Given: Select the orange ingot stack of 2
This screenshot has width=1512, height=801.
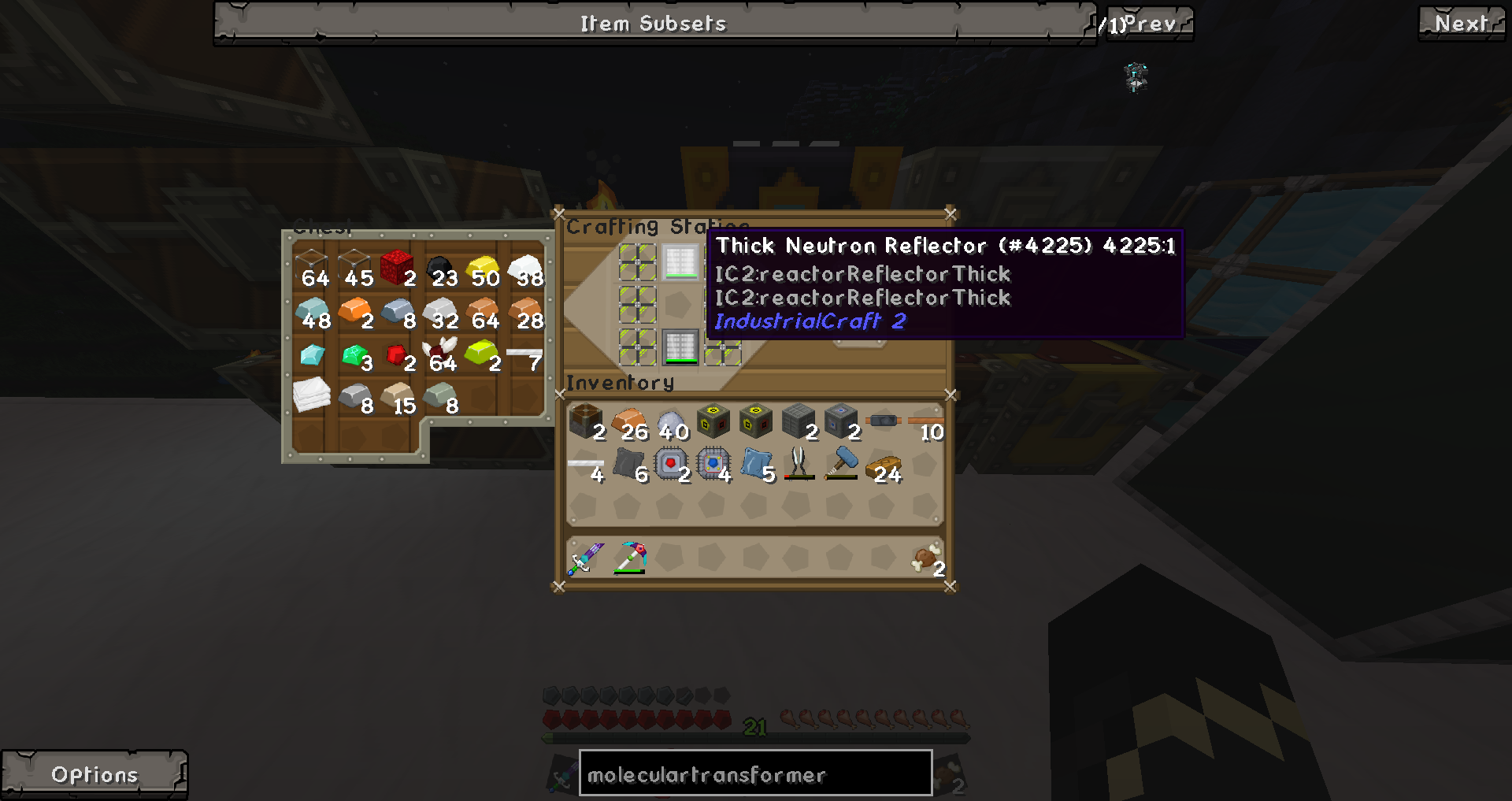Looking at the screenshot, I should (x=354, y=313).
